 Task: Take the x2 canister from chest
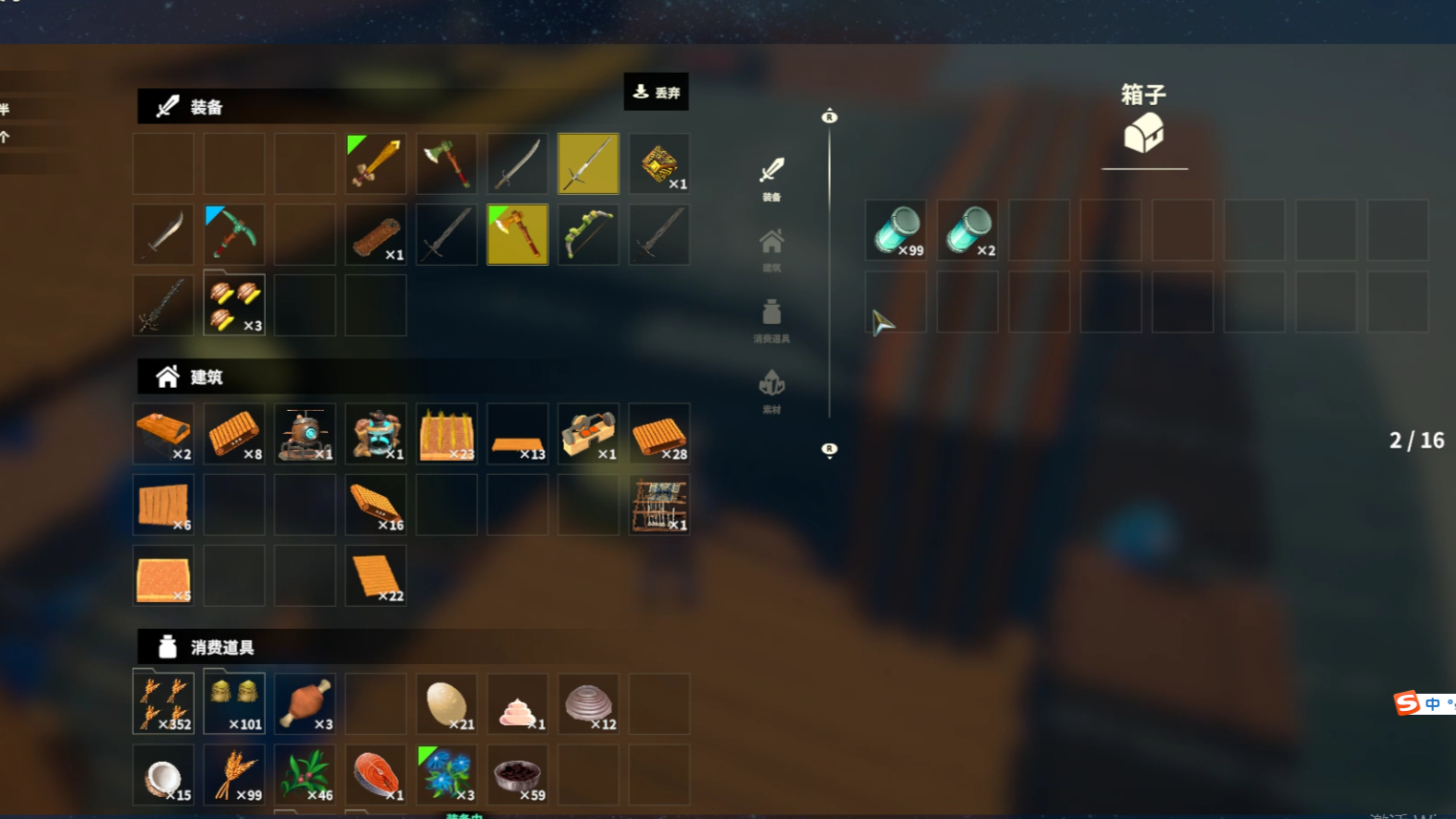(x=967, y=230)
